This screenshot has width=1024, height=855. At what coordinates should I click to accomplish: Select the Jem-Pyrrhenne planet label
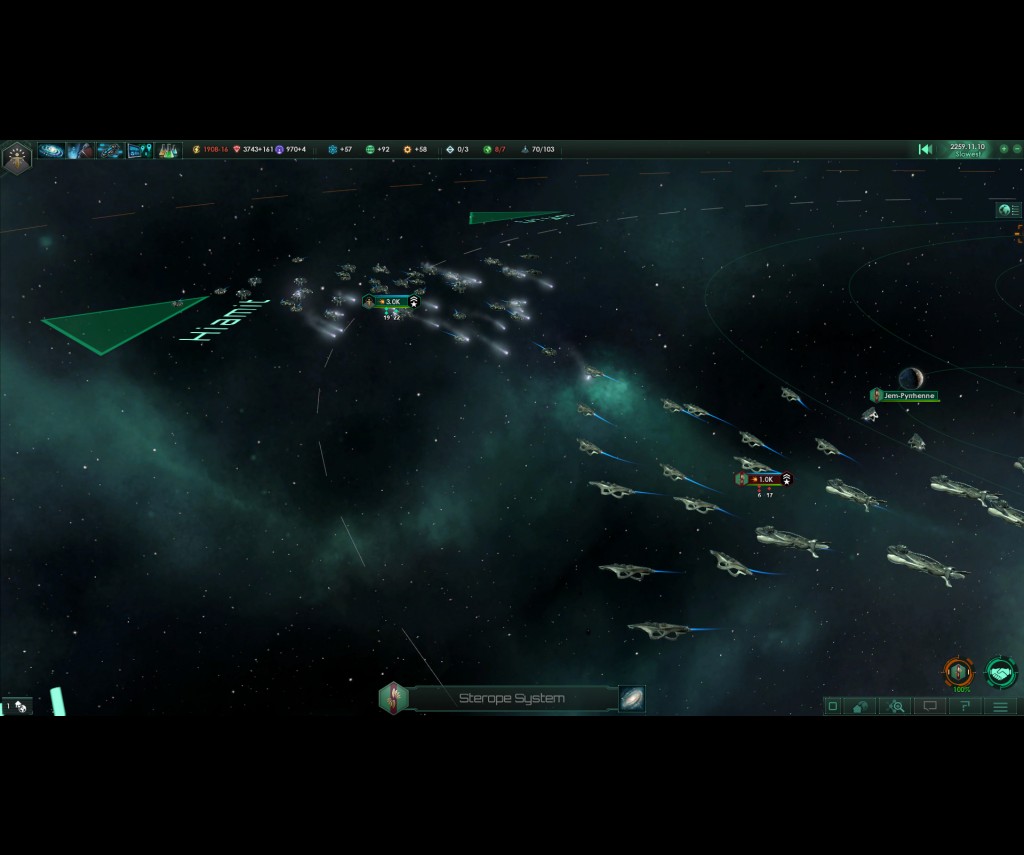point(907,396)
